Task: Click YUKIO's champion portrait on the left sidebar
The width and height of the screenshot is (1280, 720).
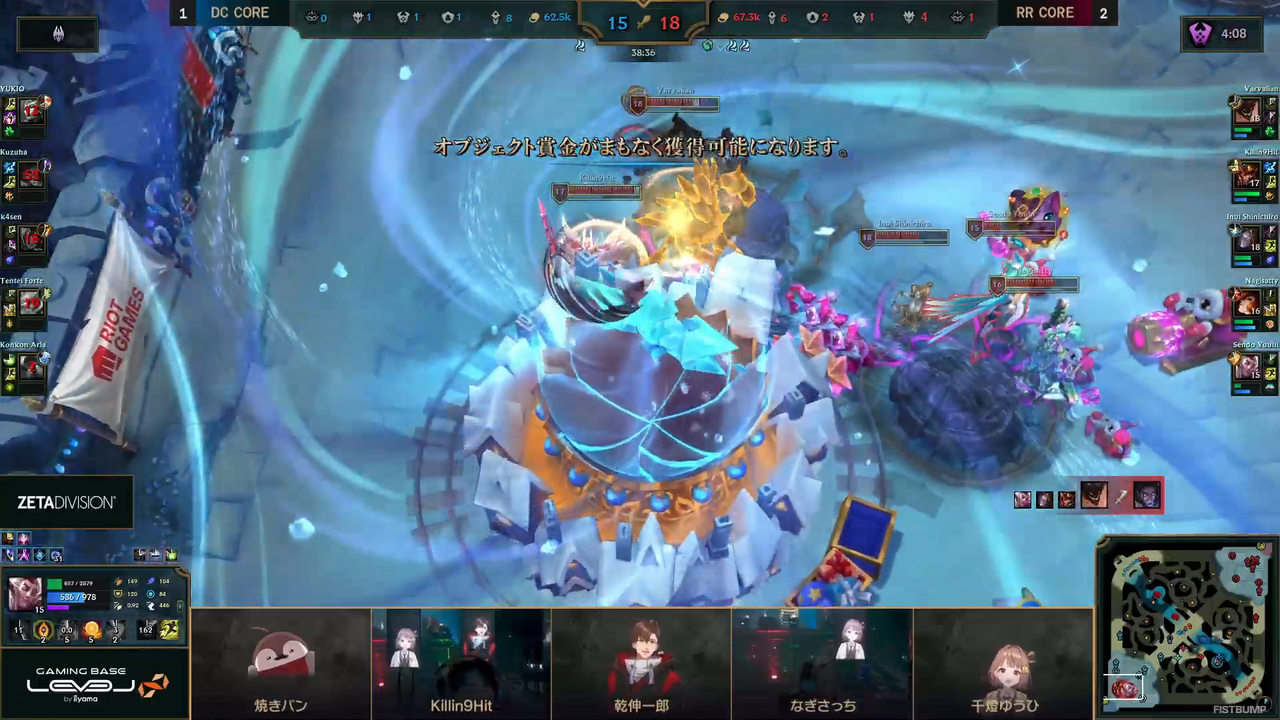Action: click(30, 112)
